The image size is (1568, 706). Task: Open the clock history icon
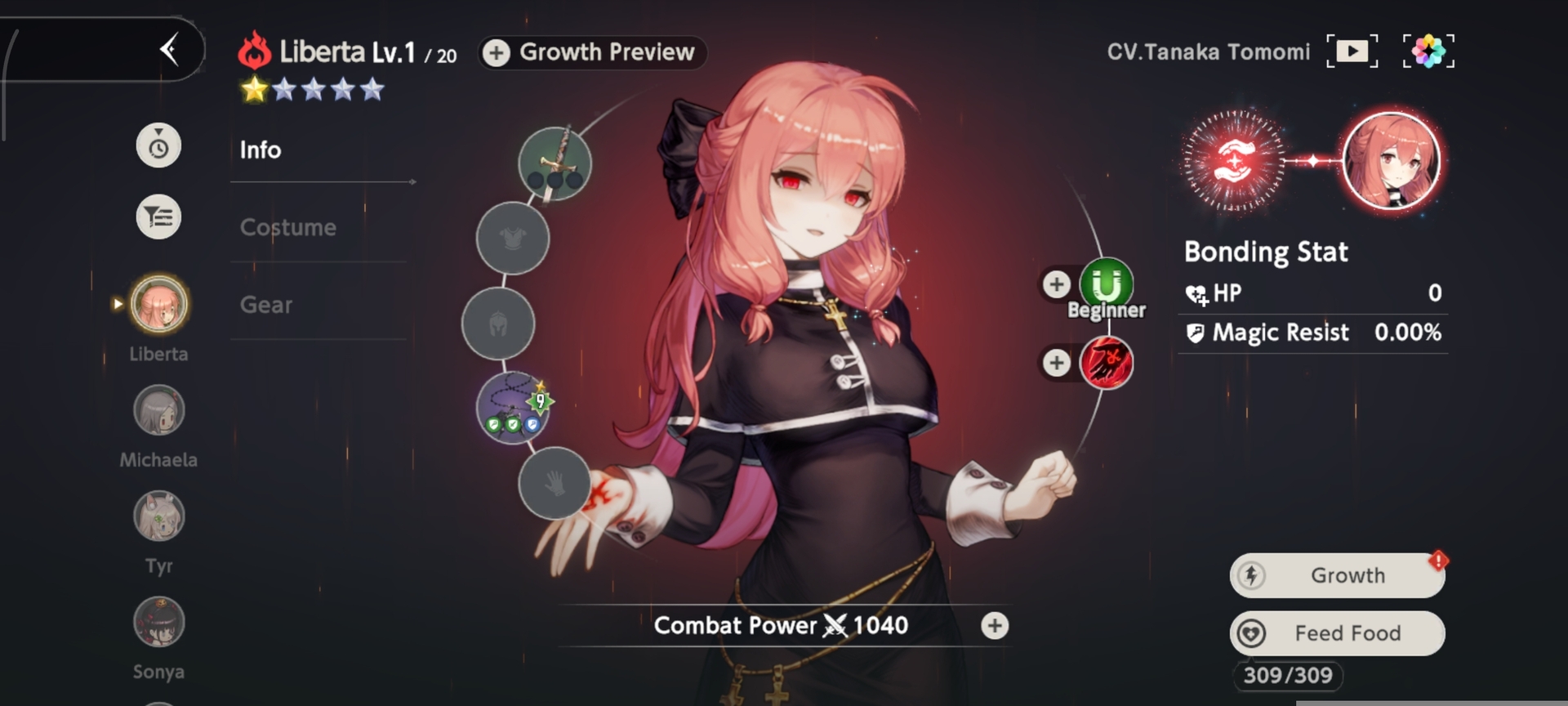(158, 147)
